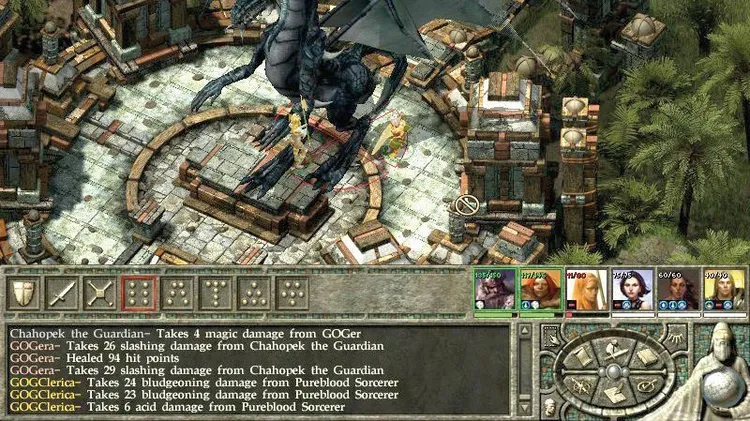The height and width of the screenshot is (421, 750).
Task: Choose the wounded blonde woman portrait
Action: pos(586,291)
